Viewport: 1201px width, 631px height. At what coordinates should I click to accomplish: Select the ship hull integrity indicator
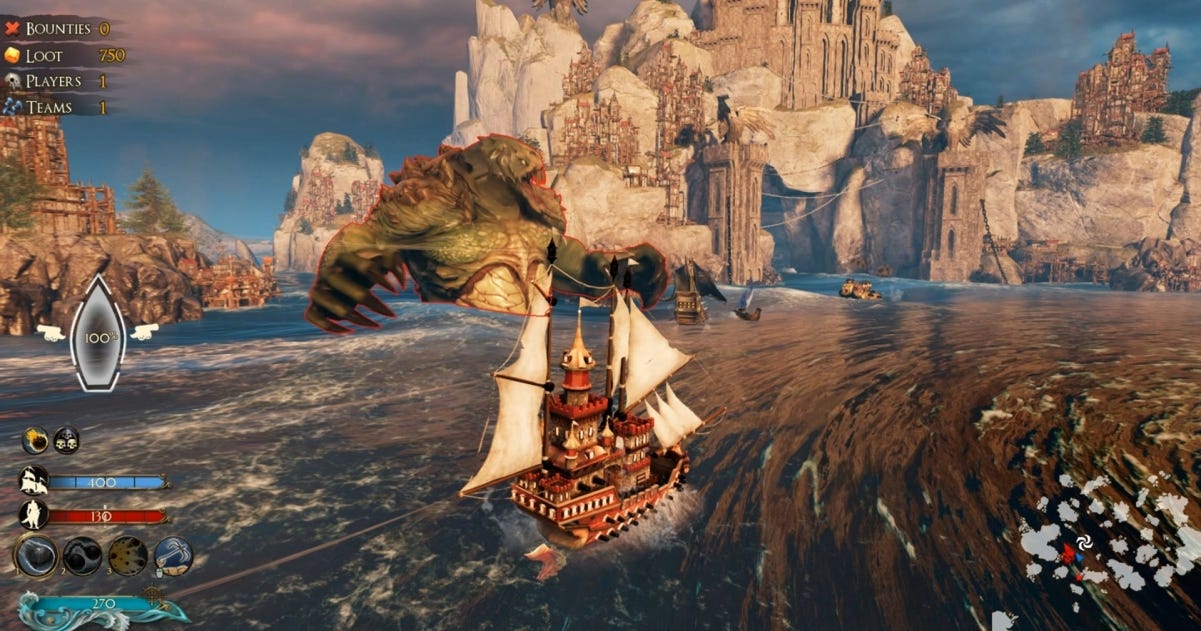98,333
